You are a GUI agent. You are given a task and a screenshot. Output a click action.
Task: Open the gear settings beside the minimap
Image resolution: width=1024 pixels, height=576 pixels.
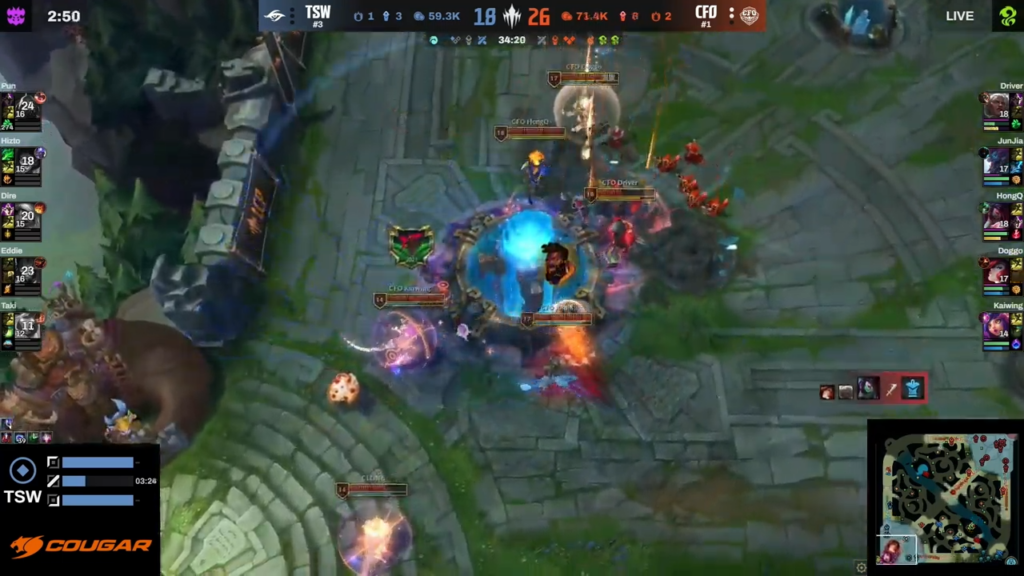[x=861, y=567]
